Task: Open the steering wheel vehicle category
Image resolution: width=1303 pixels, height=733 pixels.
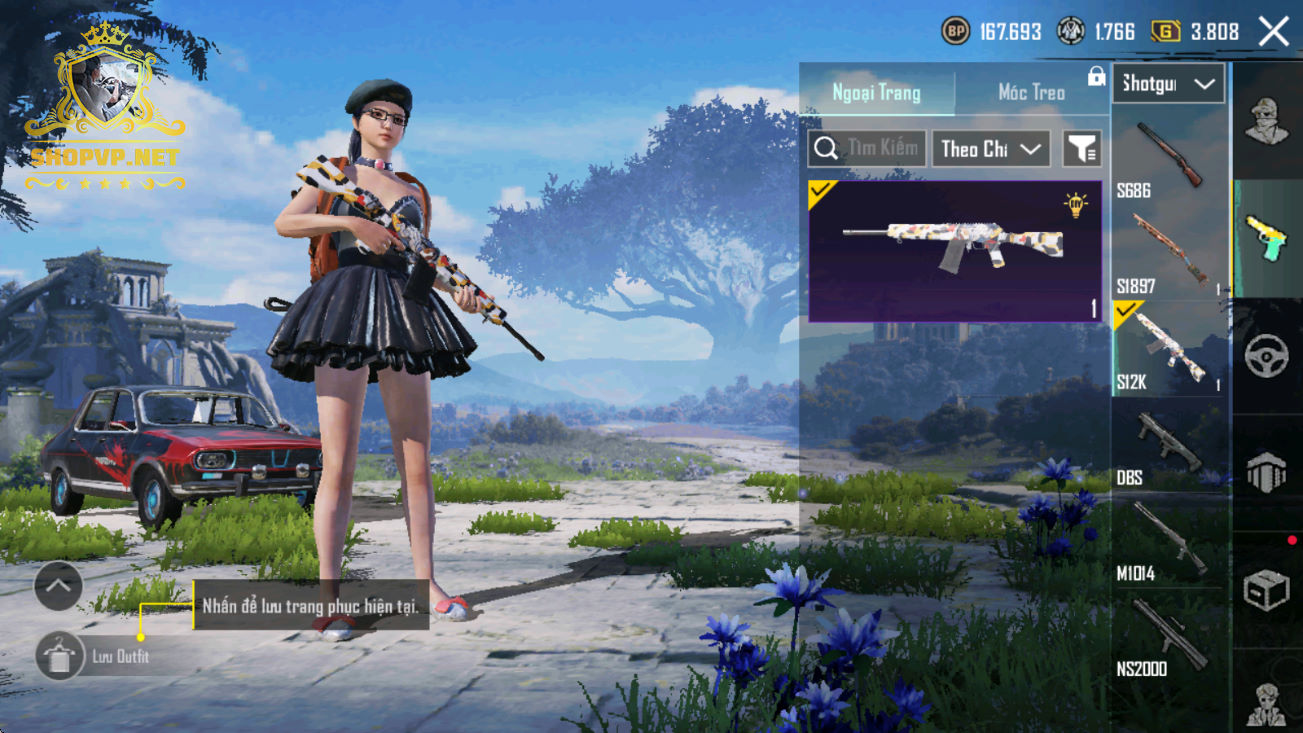Action: [1267, 356]
